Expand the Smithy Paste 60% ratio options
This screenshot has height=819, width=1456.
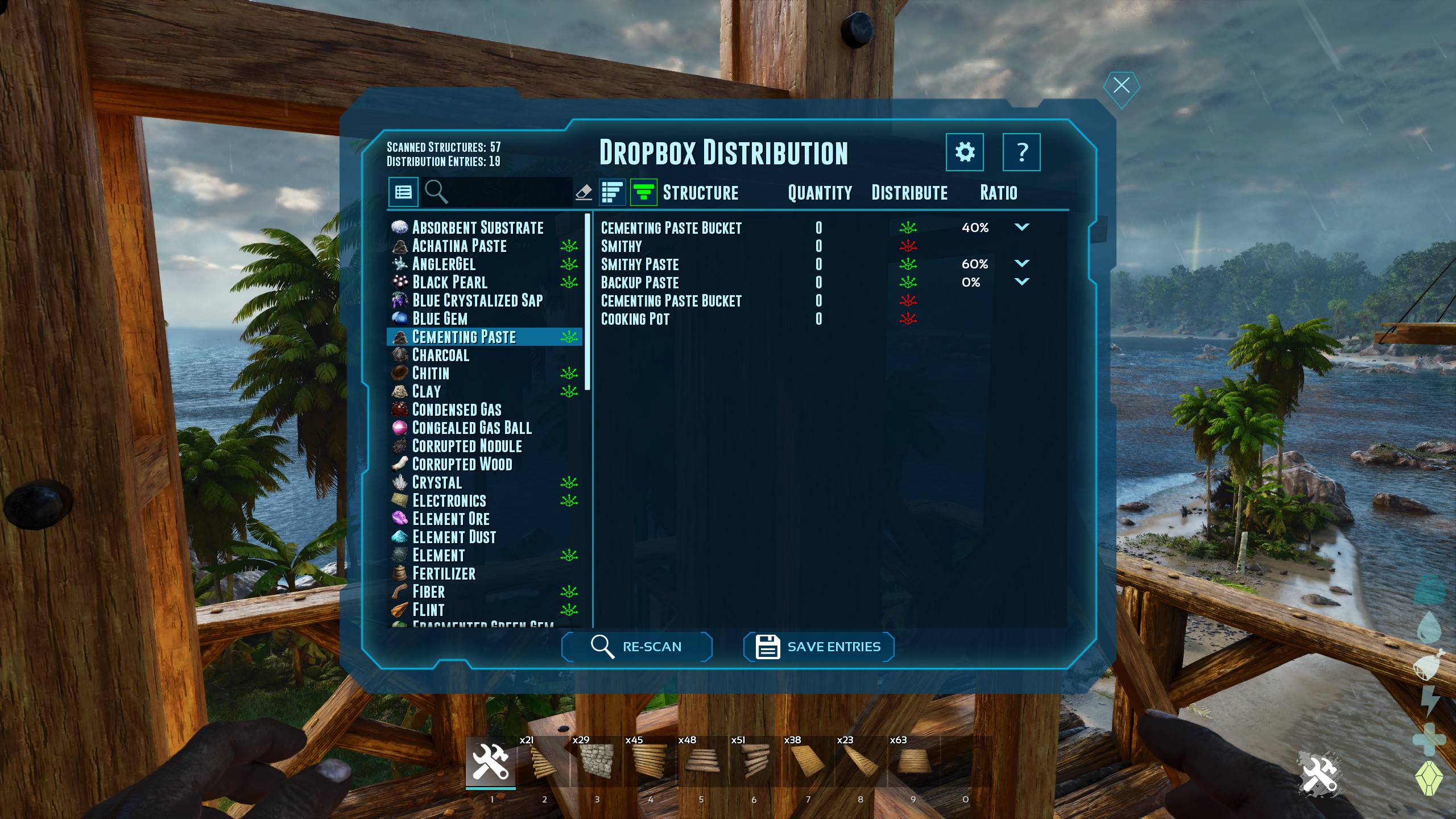point(1023,264)
